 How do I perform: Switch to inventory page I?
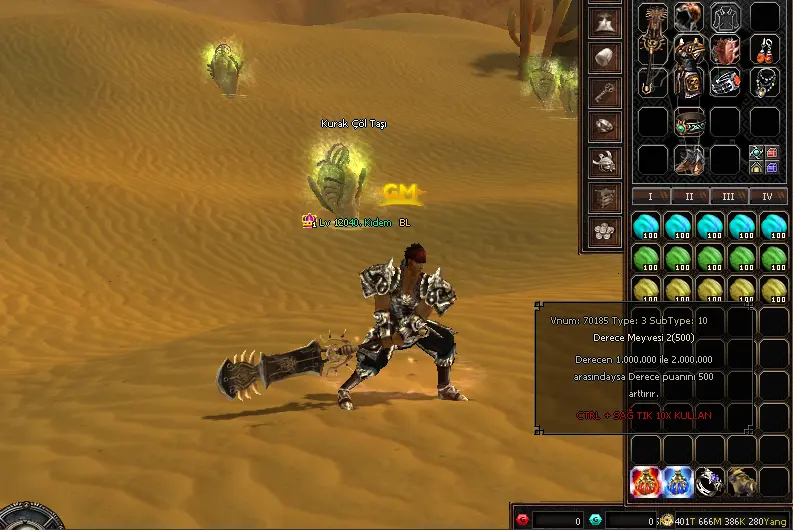click(650, 197)
